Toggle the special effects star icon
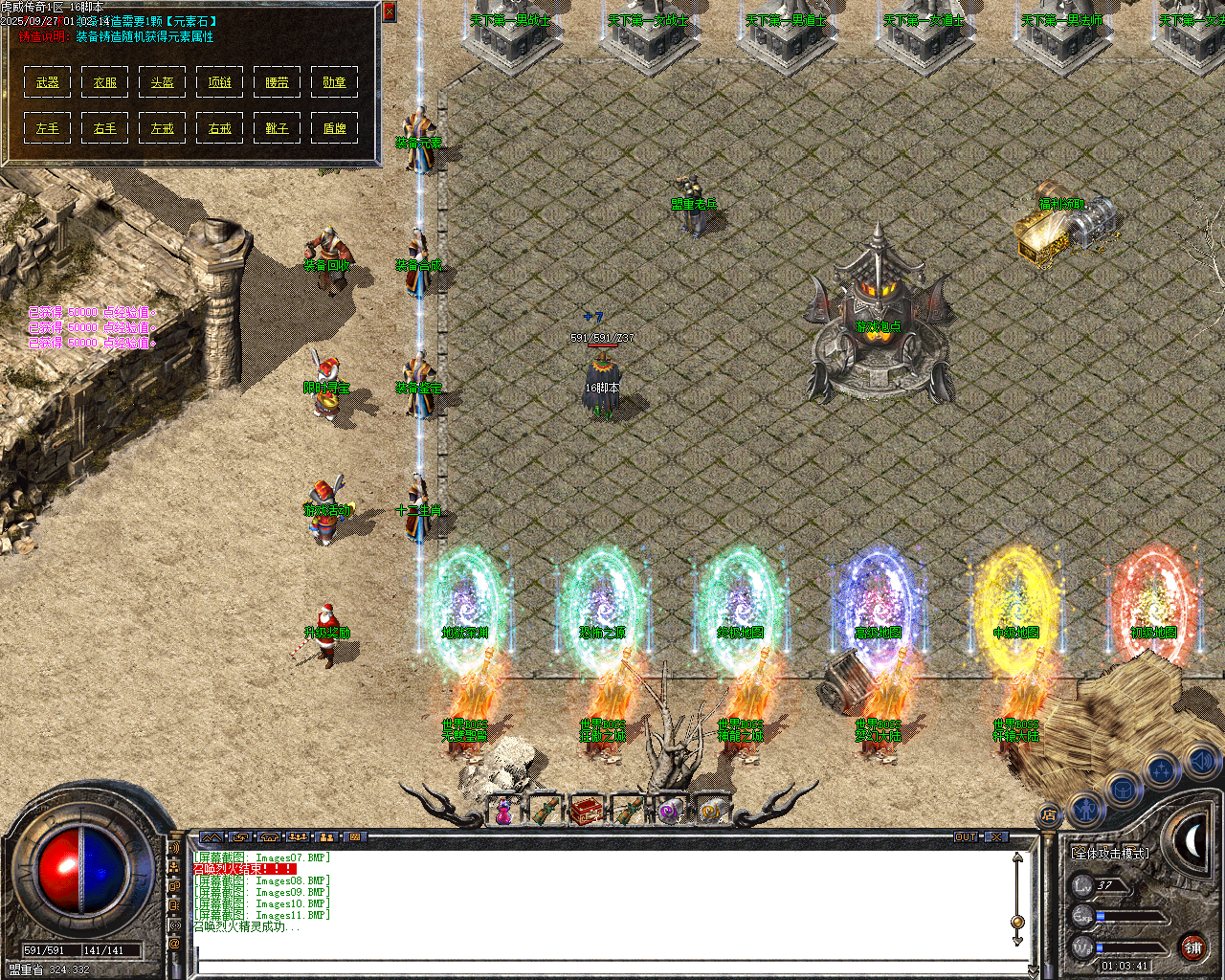 [x=1160, y=769]
